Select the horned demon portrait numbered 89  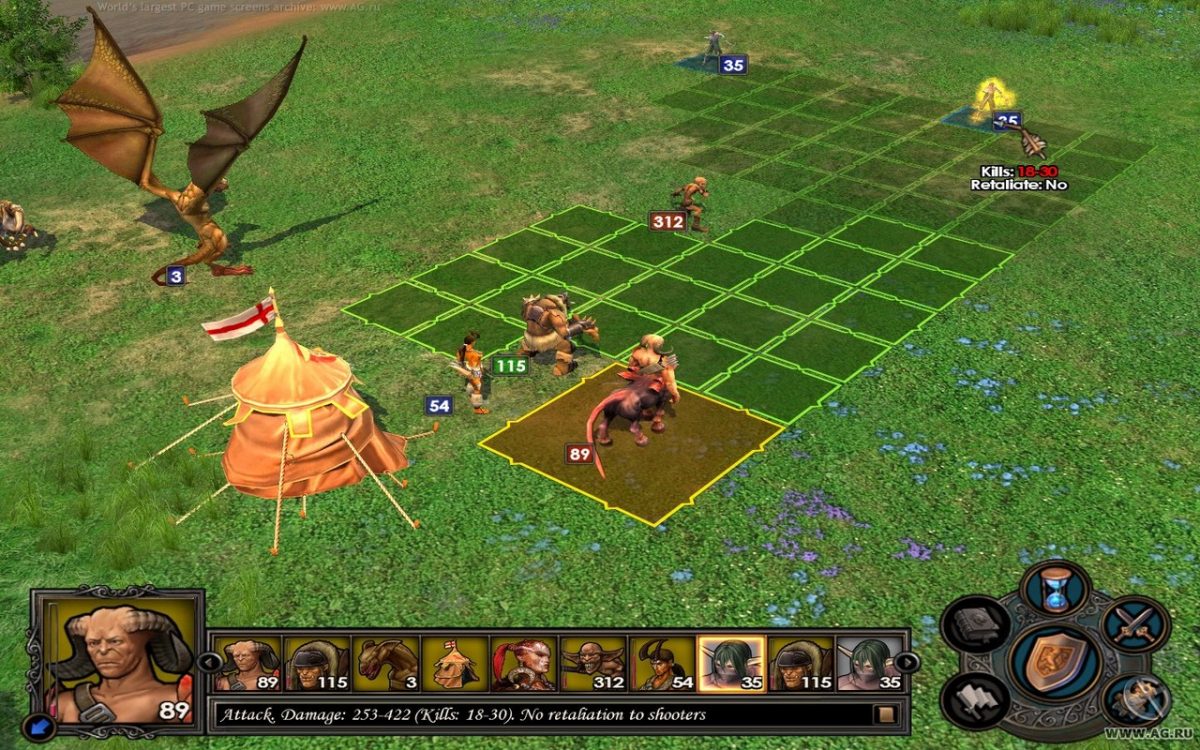(246, 663)
